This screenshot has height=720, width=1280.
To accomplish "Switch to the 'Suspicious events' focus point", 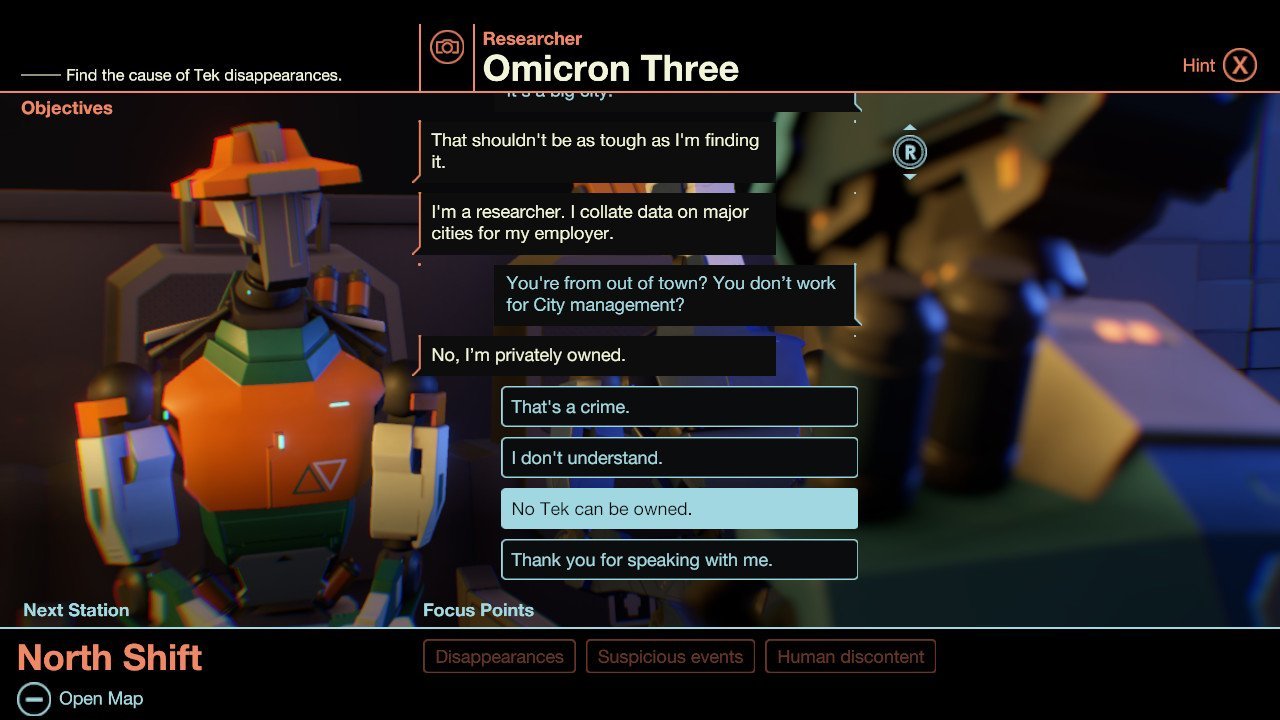I will (x=670, y=656).
